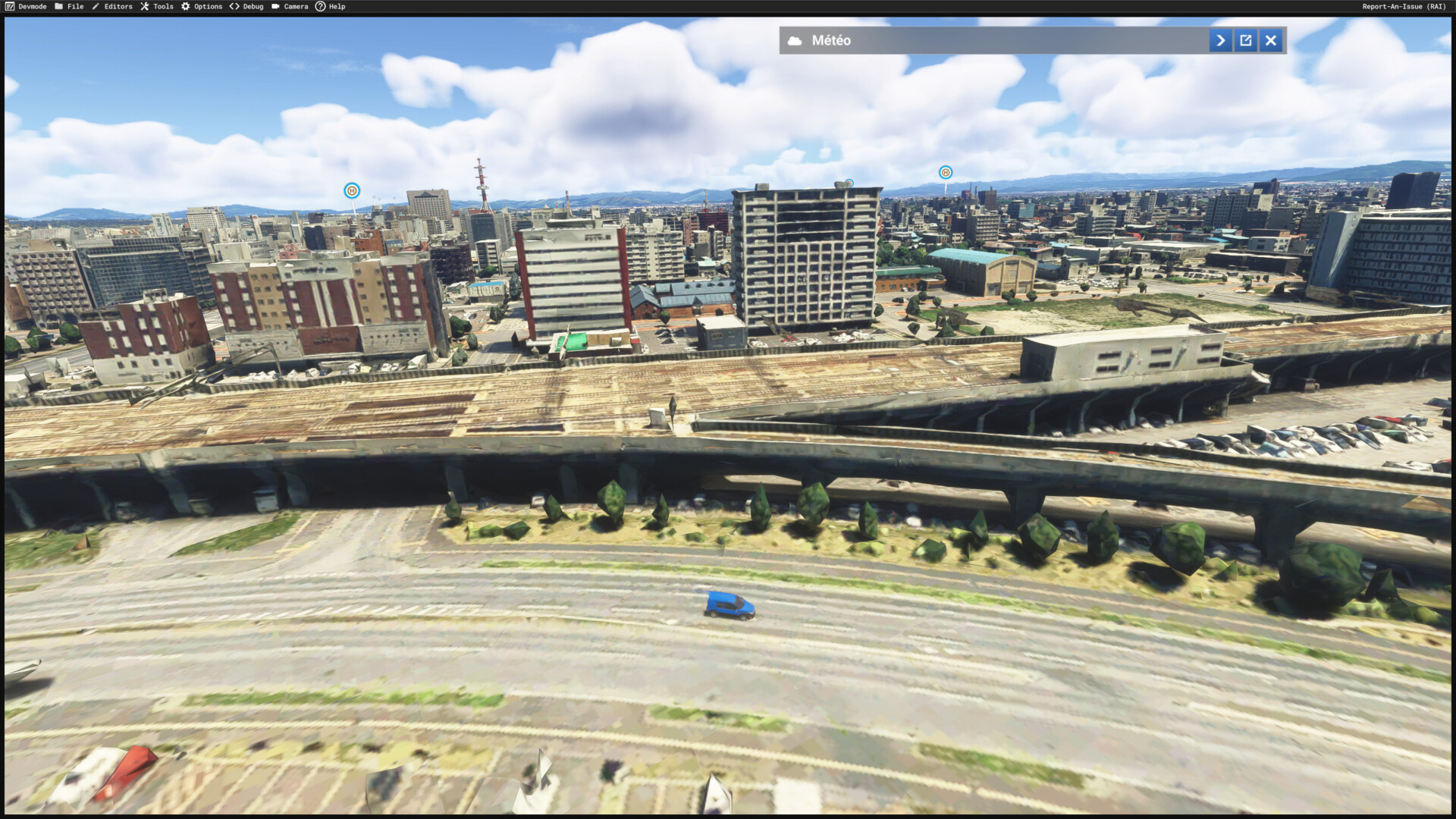Expand the Météo panel with the arrow
The height and width of the screenshot is (819, 1456).
pyautogui.click(x=1220, y=41)
